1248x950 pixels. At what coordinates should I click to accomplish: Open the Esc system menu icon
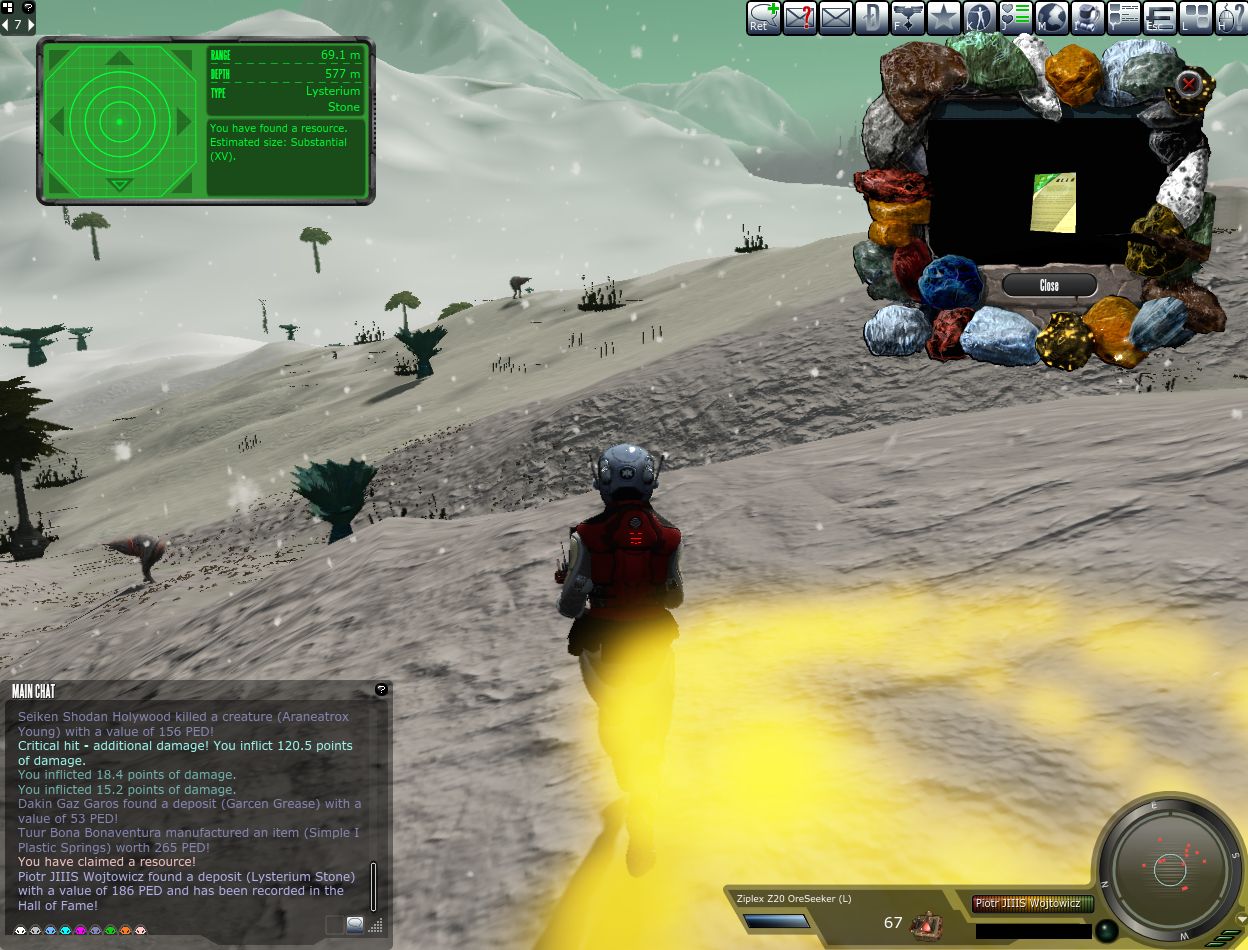tap(1160, 17)
